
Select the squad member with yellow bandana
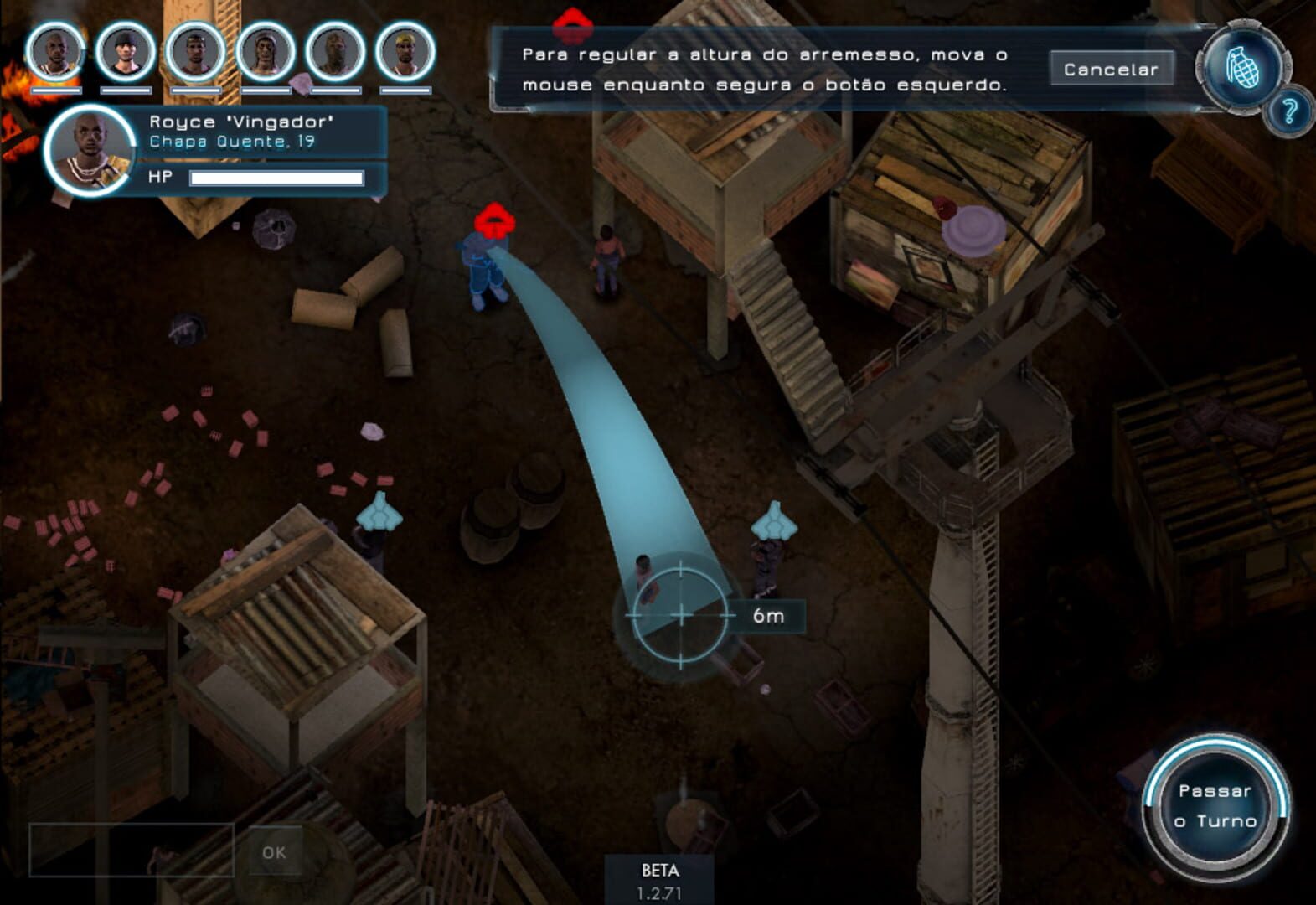point(404,53)
